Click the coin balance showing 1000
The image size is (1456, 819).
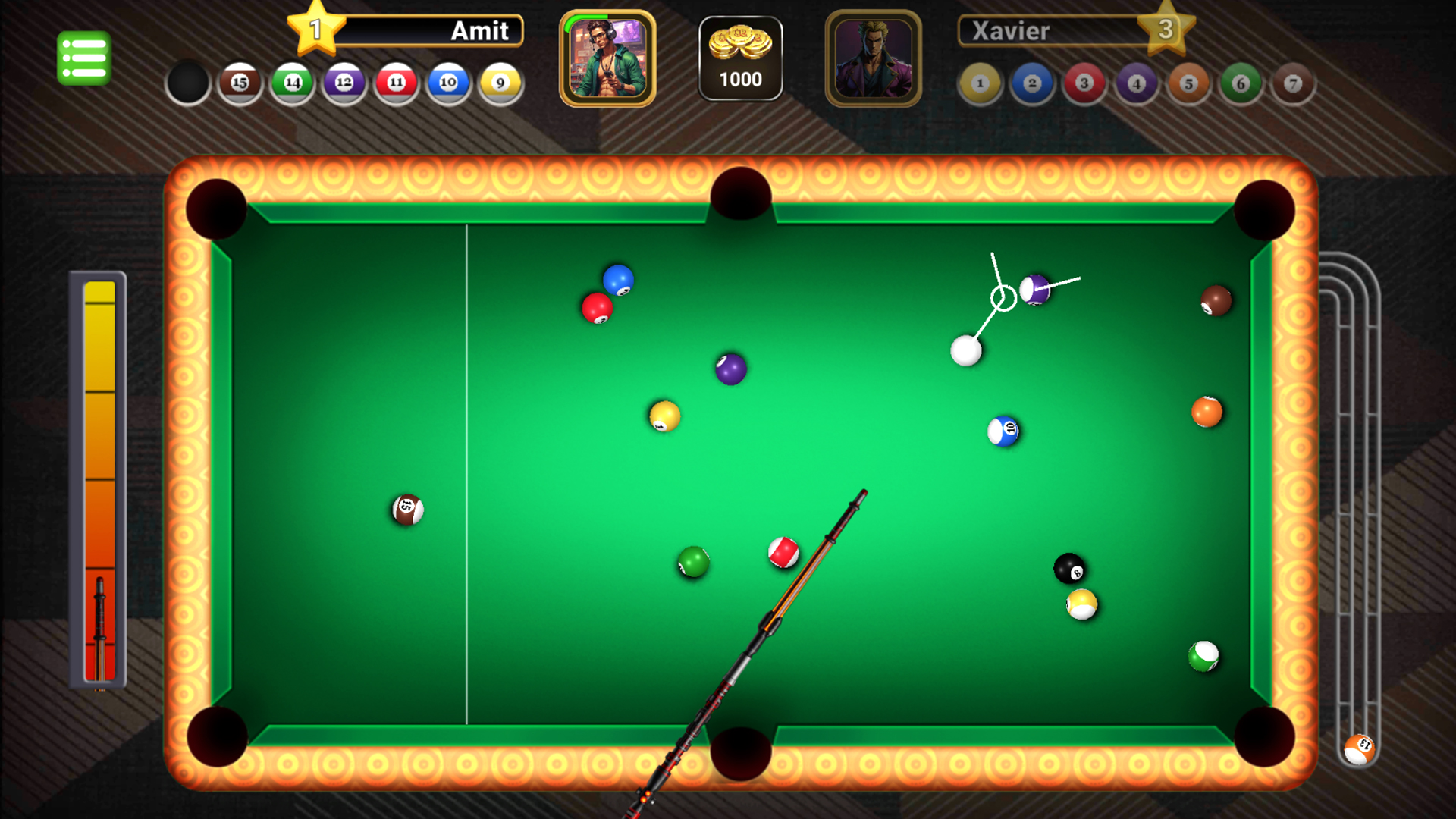(741, 77)
